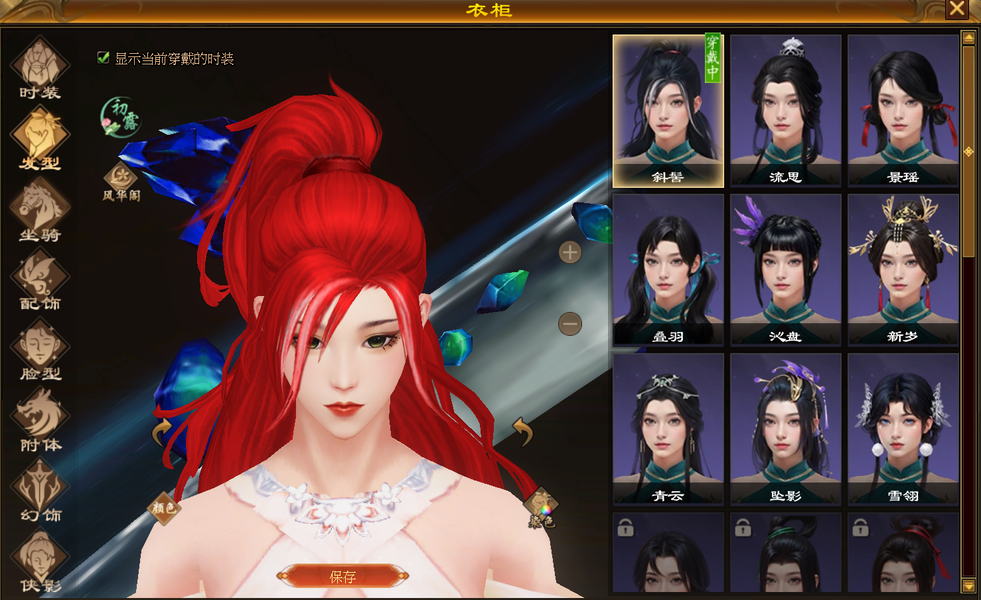
Task: Open the 坐骑 mount tab
Action: click(40, 210)
